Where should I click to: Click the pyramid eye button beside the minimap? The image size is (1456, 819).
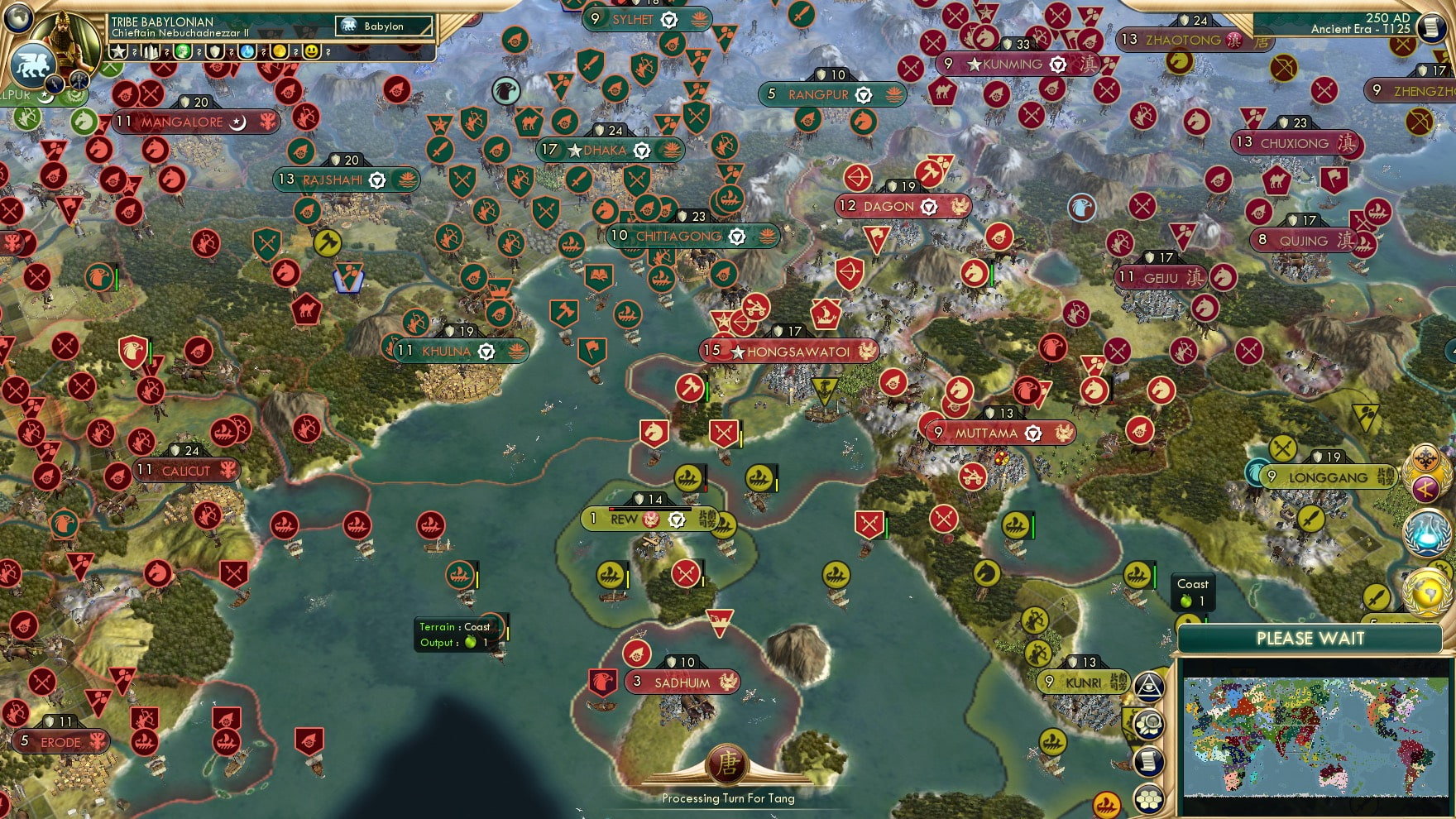point(1148,686)
